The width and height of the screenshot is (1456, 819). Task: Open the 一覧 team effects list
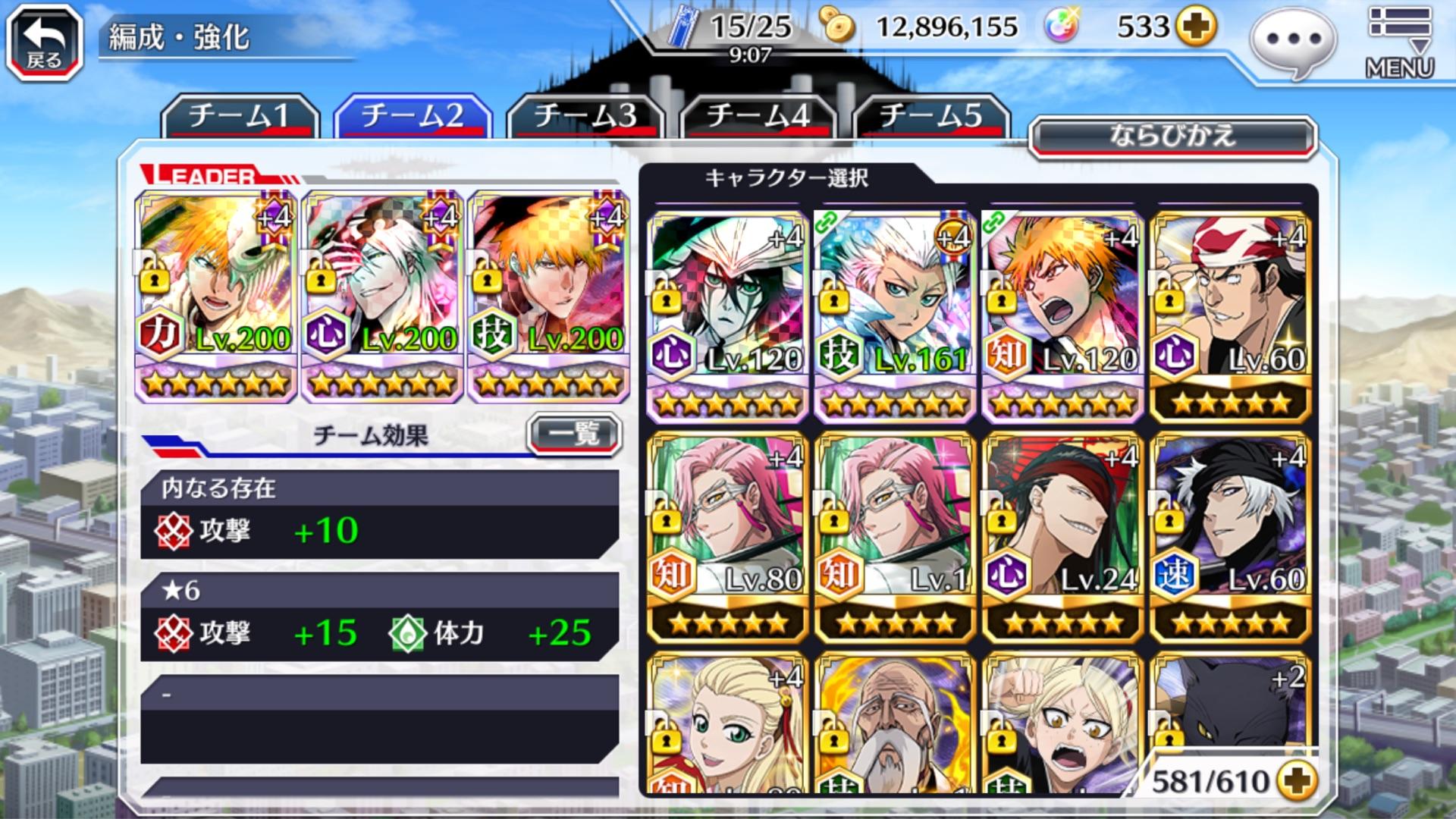click(574, 435)
